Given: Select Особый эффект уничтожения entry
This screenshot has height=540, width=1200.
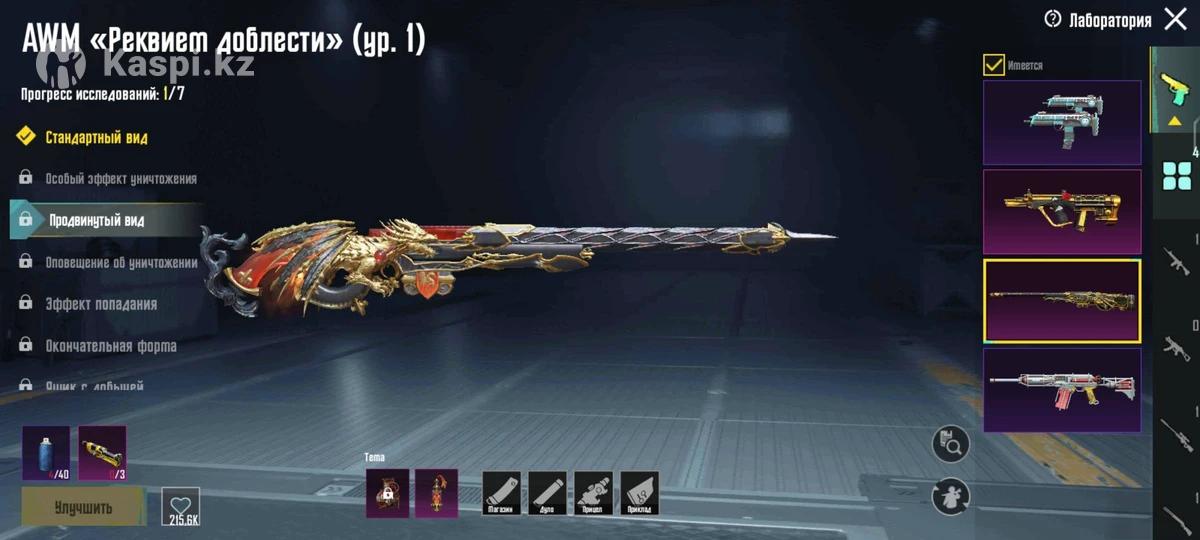Looking at the screenshot, I should [120, 179].
